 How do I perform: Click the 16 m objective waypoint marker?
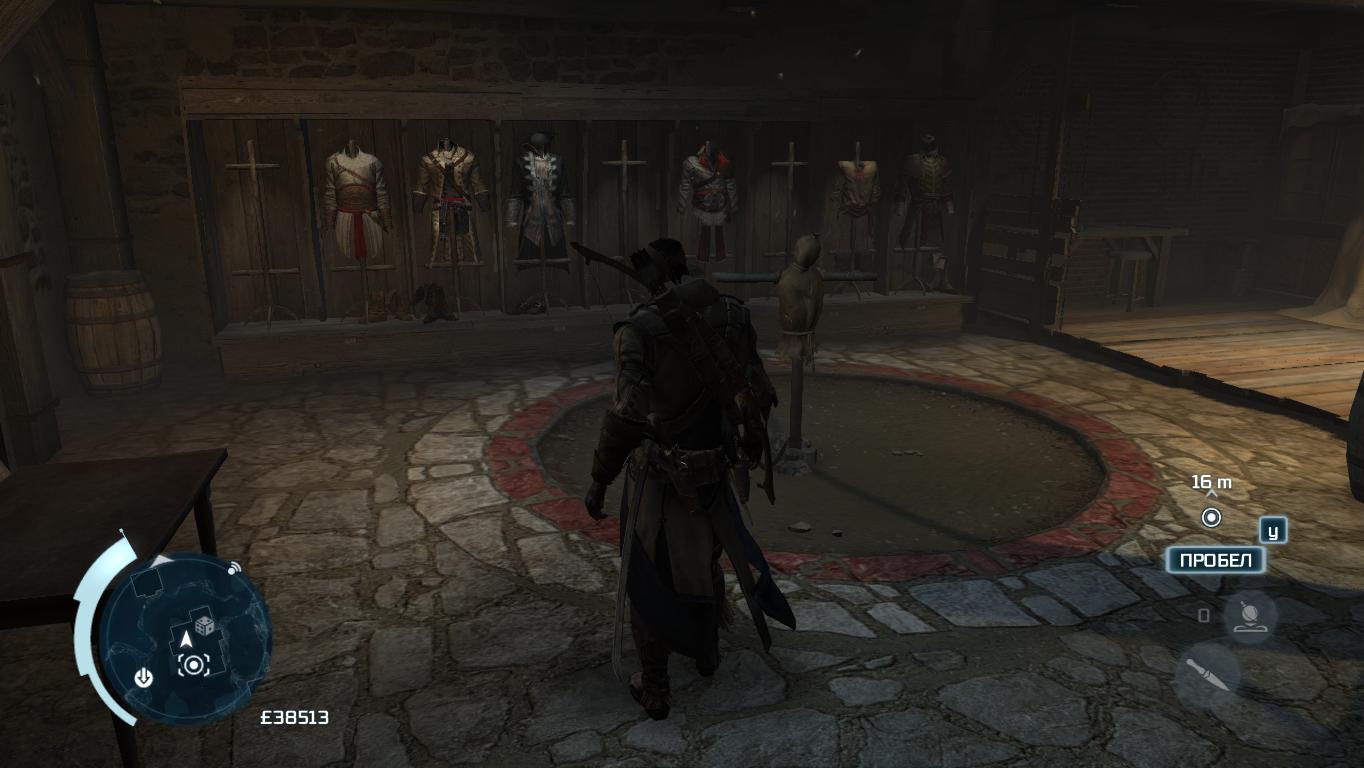click(1211, 517)
